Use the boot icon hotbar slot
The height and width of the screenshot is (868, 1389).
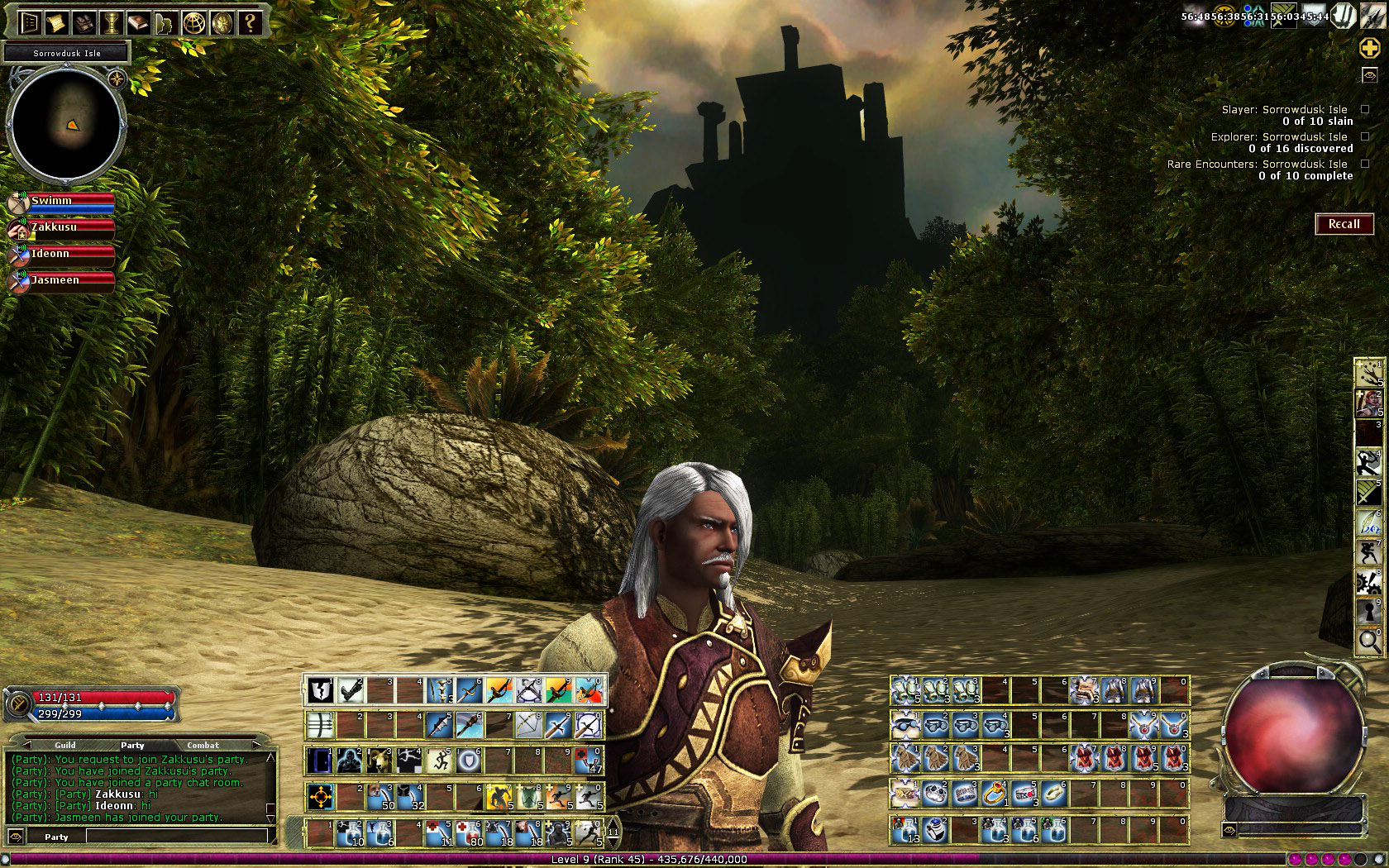coord(351,690)
